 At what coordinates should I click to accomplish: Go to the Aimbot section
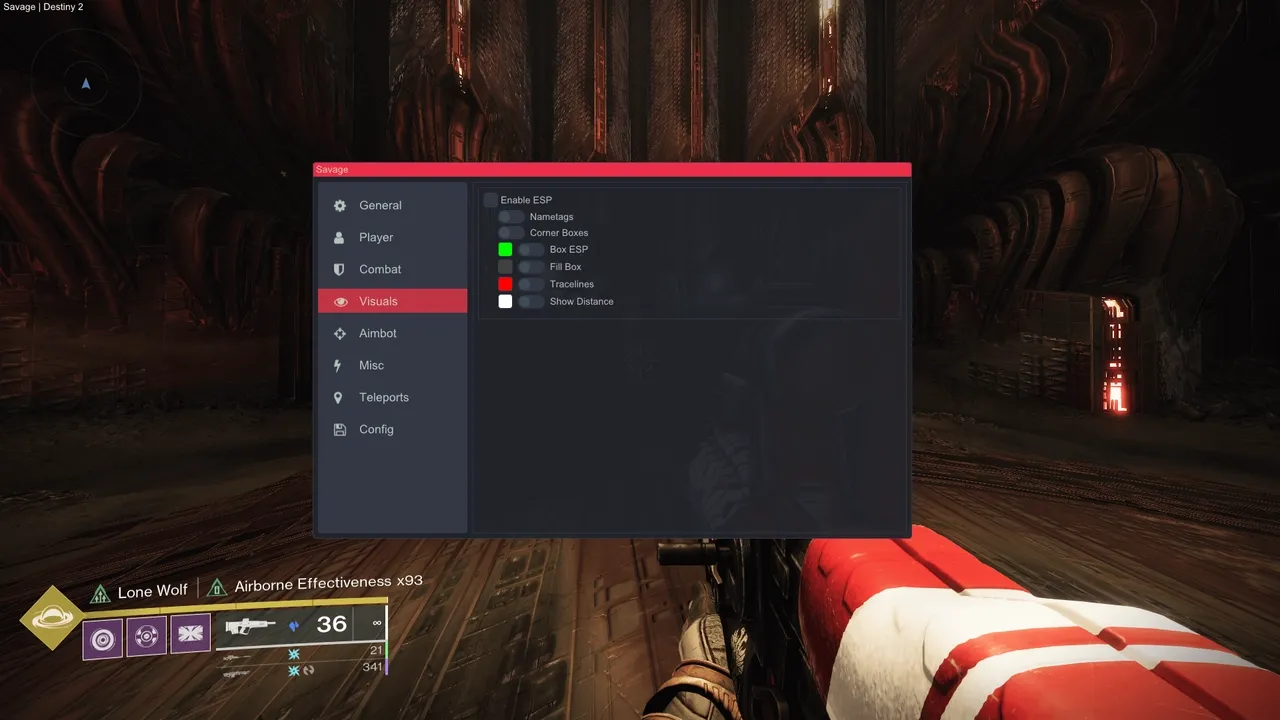[x=378, y=333]
